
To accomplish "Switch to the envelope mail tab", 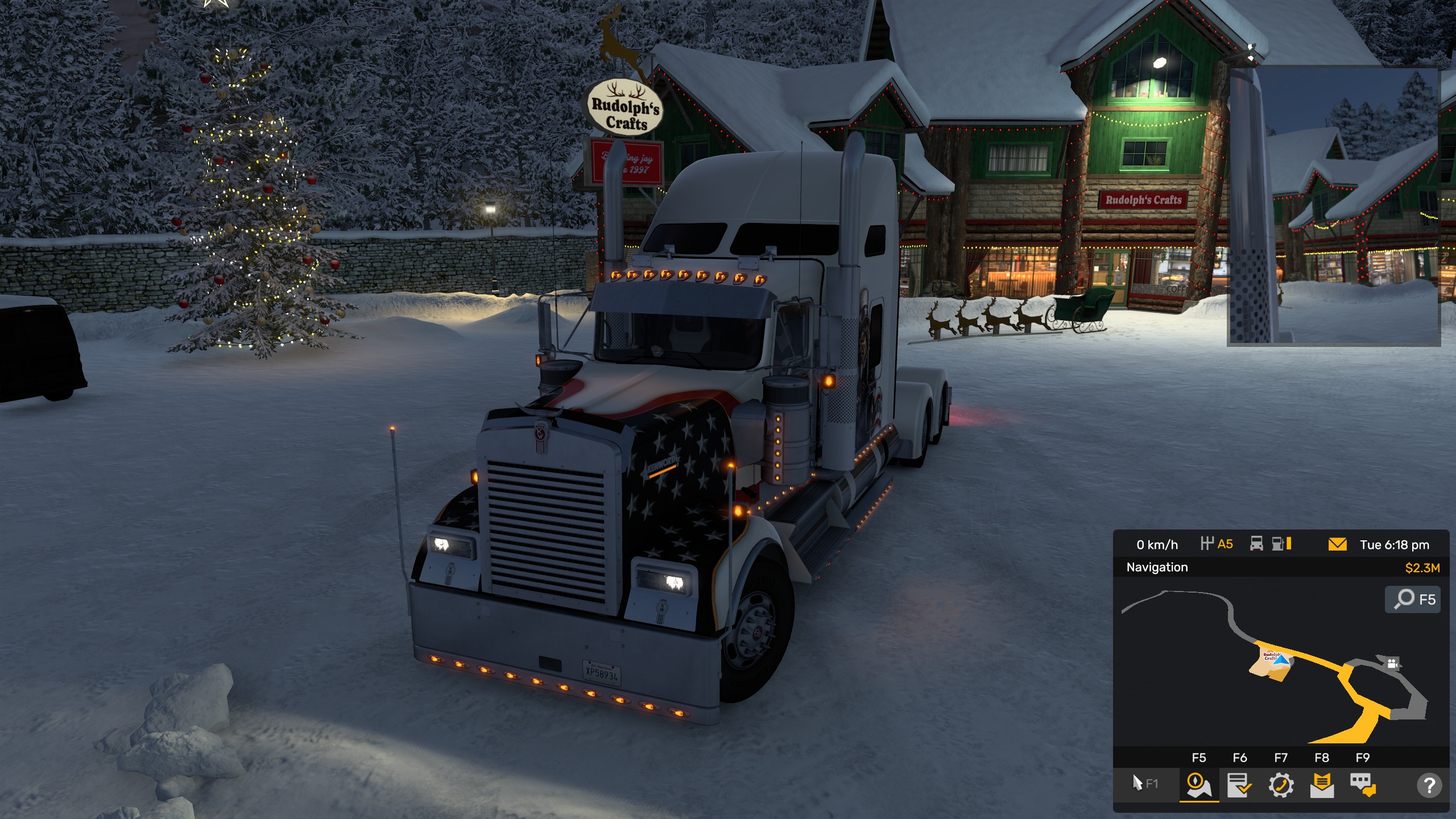I will point(1322,785).
